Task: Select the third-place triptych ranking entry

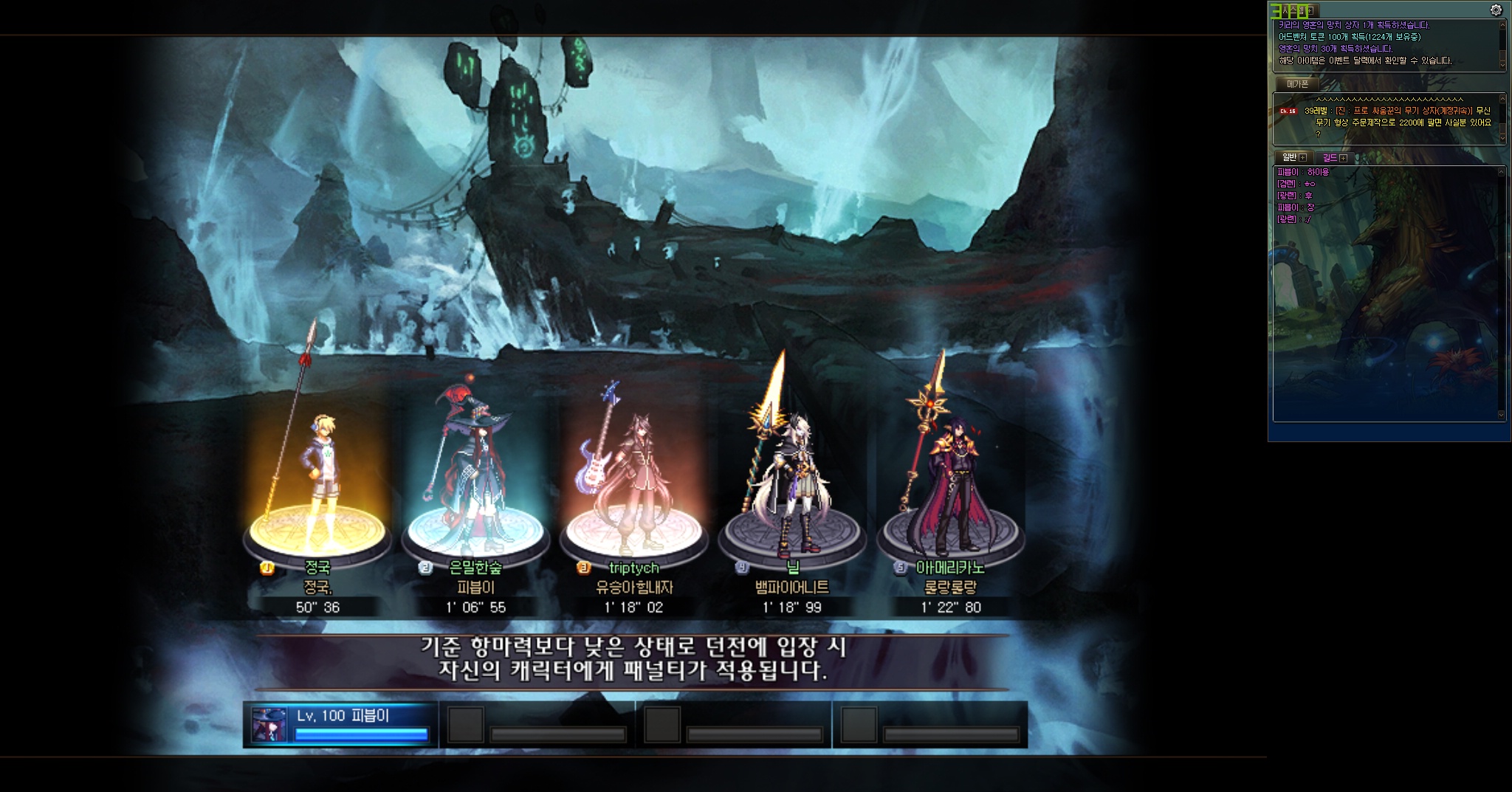Action: [x=633, y=568]
